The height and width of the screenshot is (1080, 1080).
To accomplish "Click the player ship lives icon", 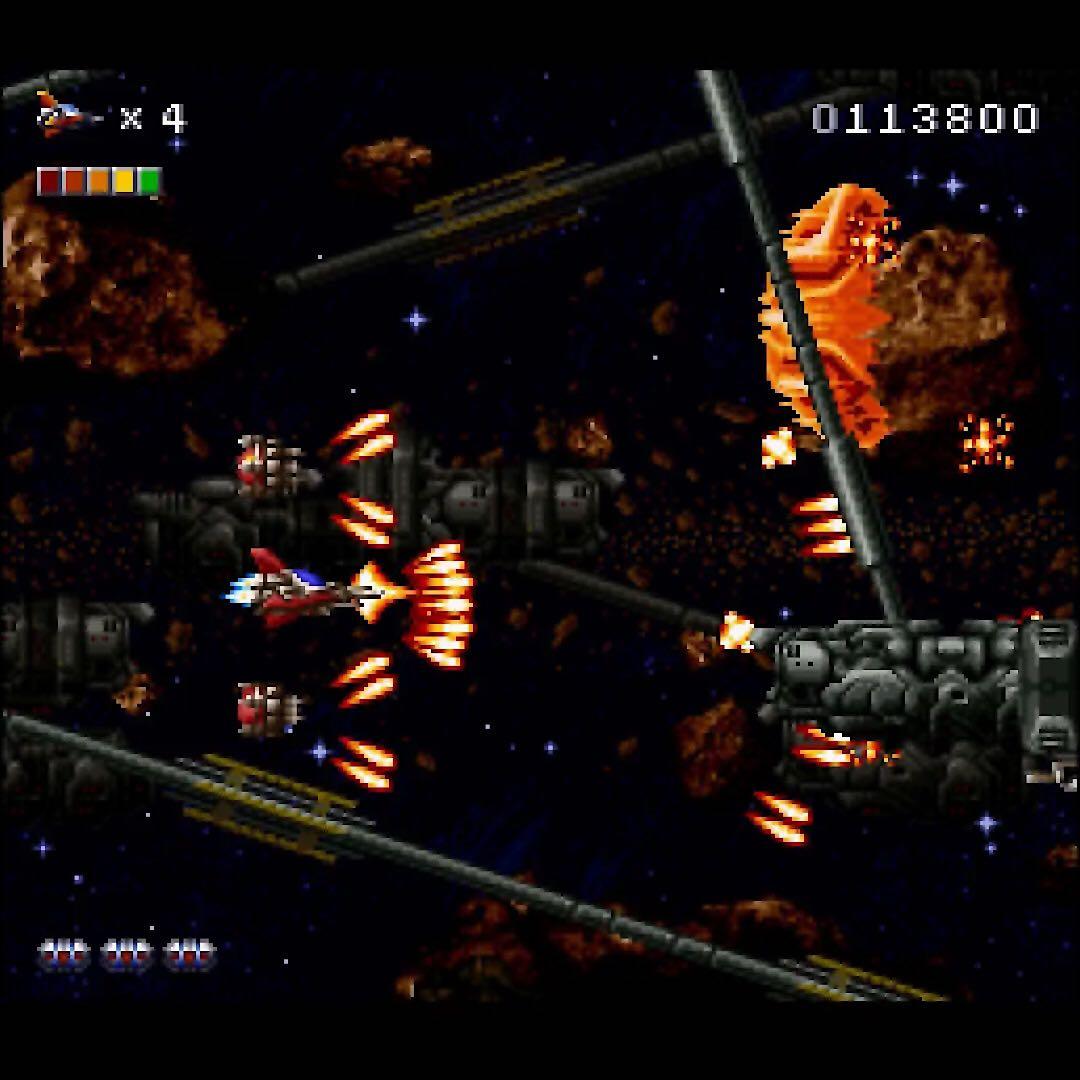I will click(65, 116).
